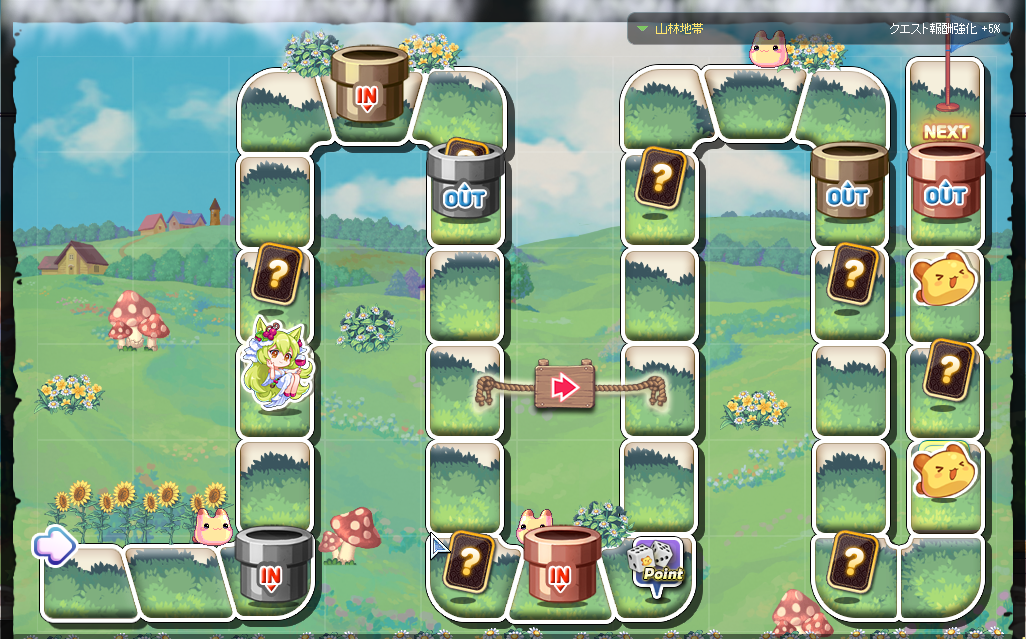Select the gold OUT pipe tile
This screenshot has height=639, width=1026.
click(848, 186)
